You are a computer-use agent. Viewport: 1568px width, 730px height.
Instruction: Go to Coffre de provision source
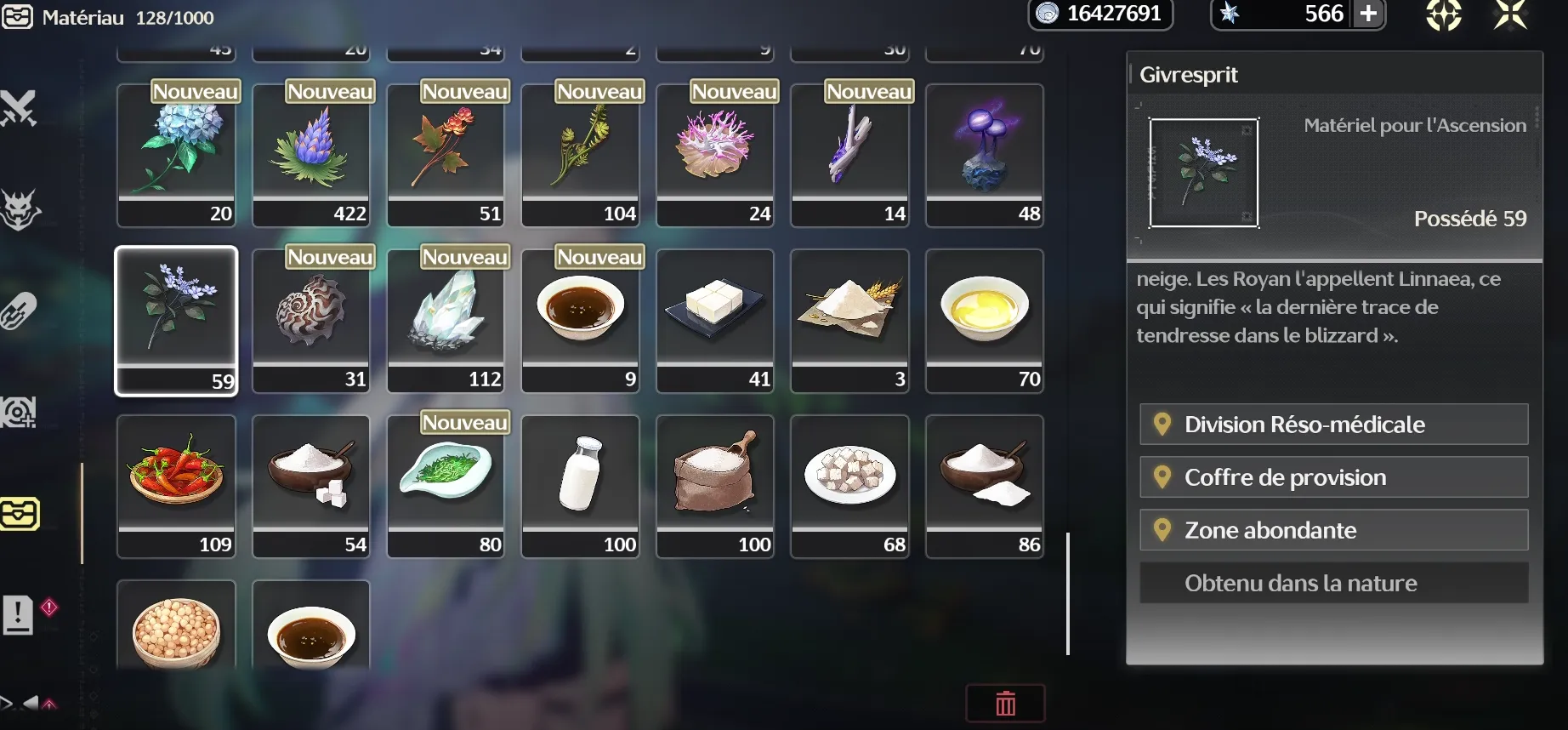click(x=1333, y=477)
